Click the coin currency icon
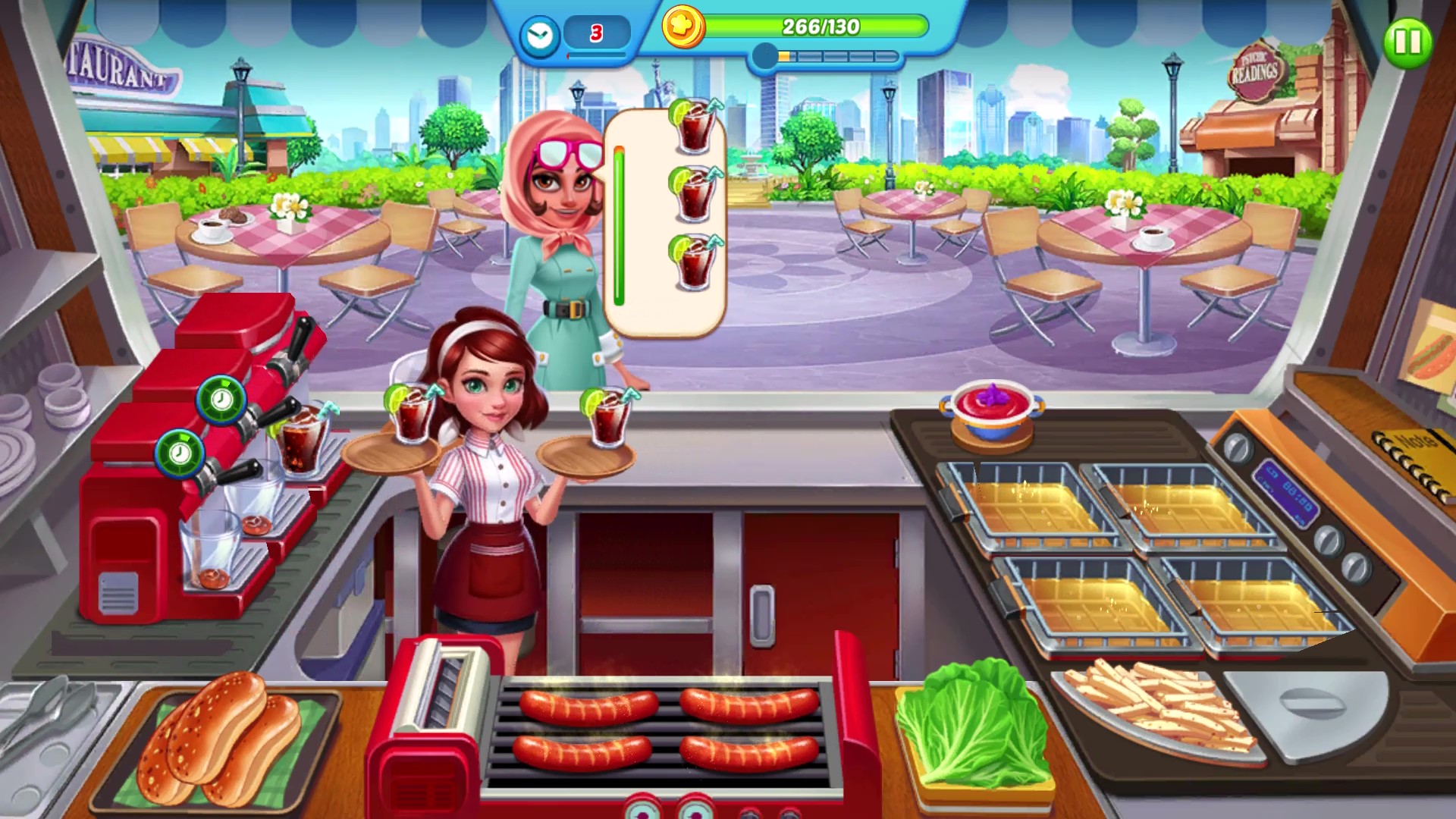The height and width of the screenshot is (819, 1456). point(685,26)
